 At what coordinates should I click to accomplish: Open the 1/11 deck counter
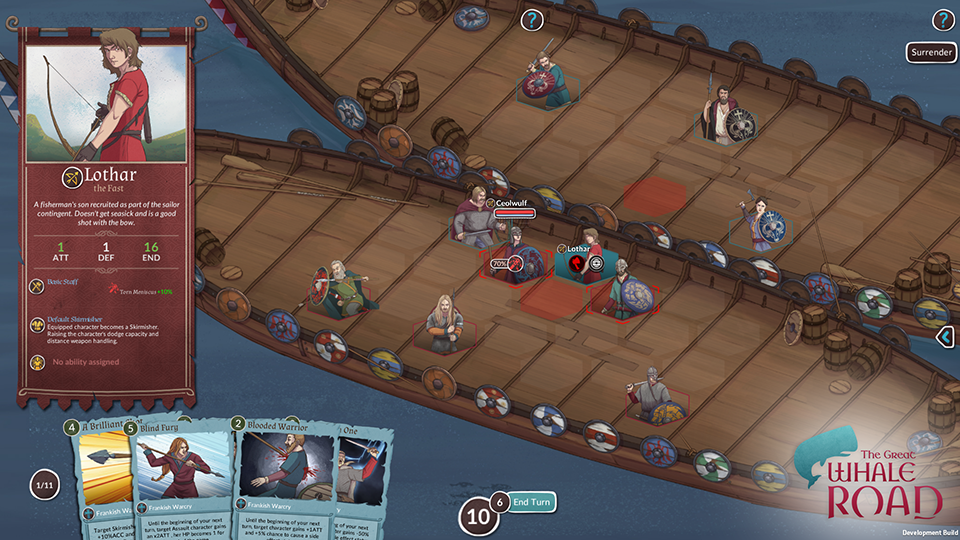pos(43,487)
